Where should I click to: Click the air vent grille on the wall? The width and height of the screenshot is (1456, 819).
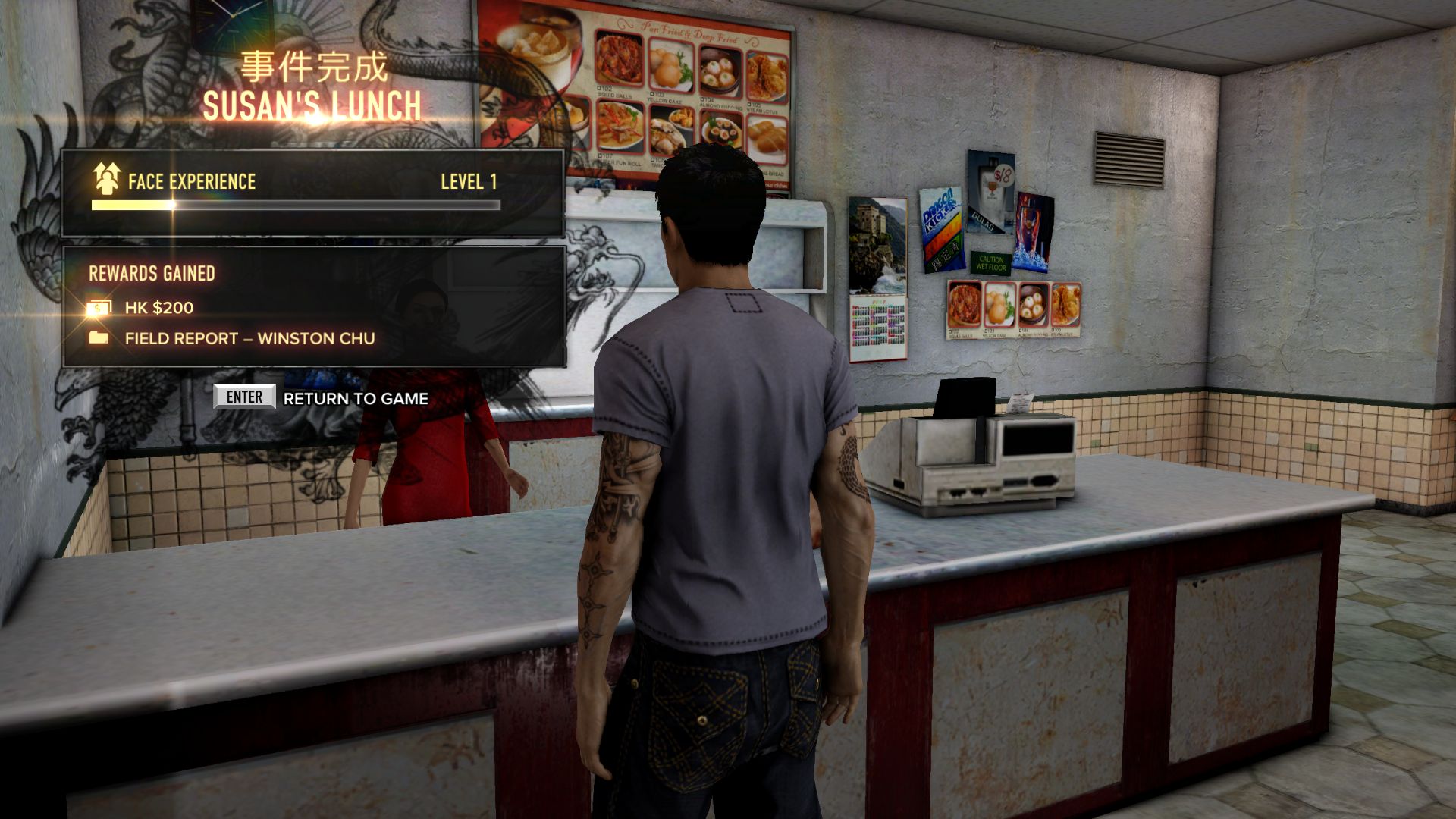[x=1129, y=161]
